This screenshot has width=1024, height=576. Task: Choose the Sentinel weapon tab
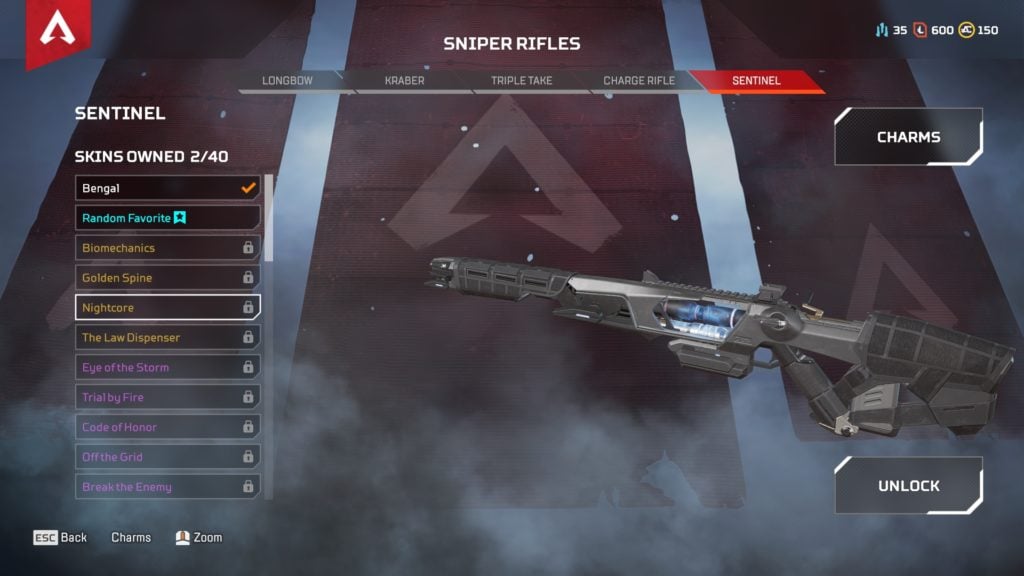(756, 81)
